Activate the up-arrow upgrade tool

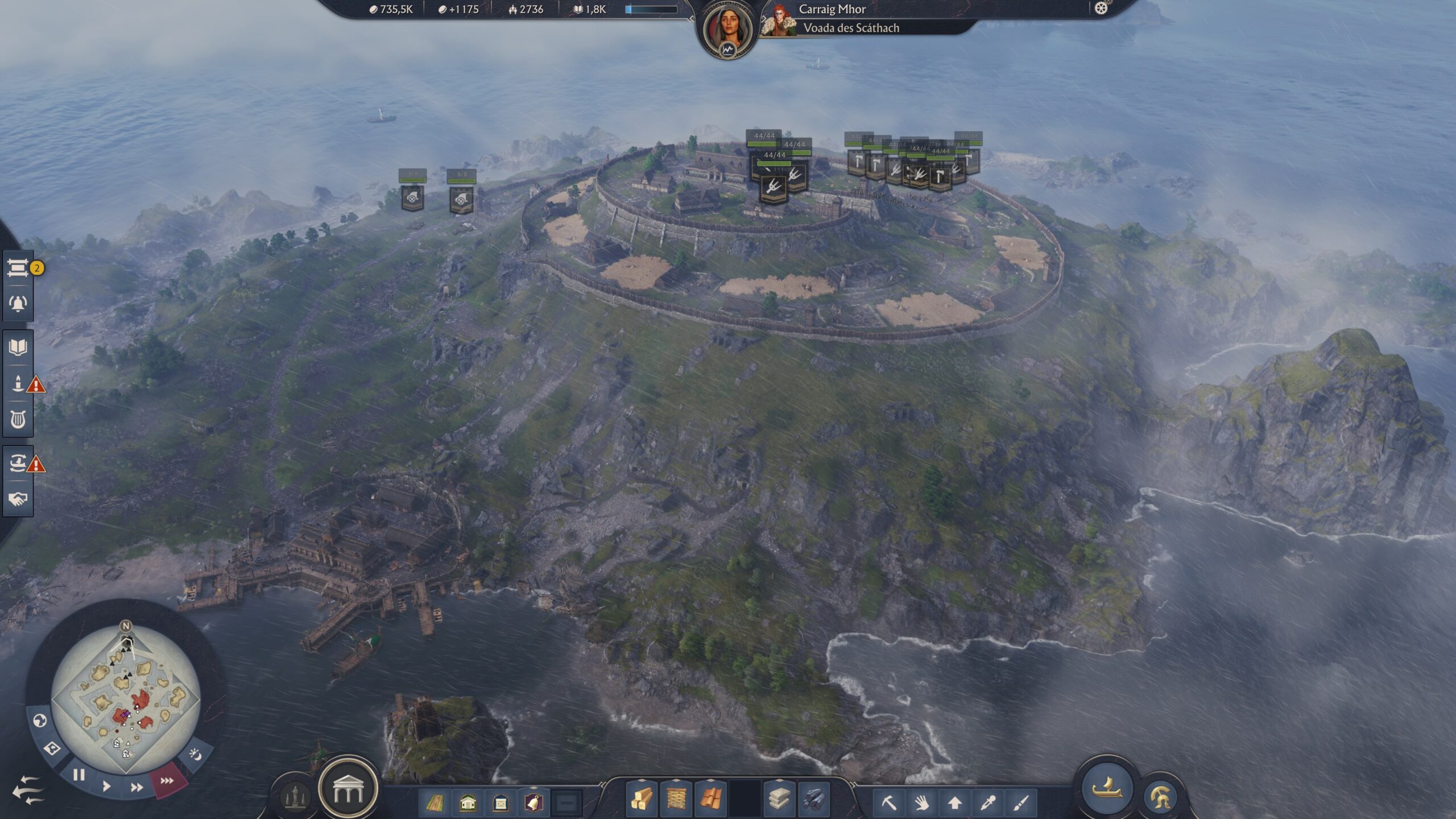click(x=955, y=803)
